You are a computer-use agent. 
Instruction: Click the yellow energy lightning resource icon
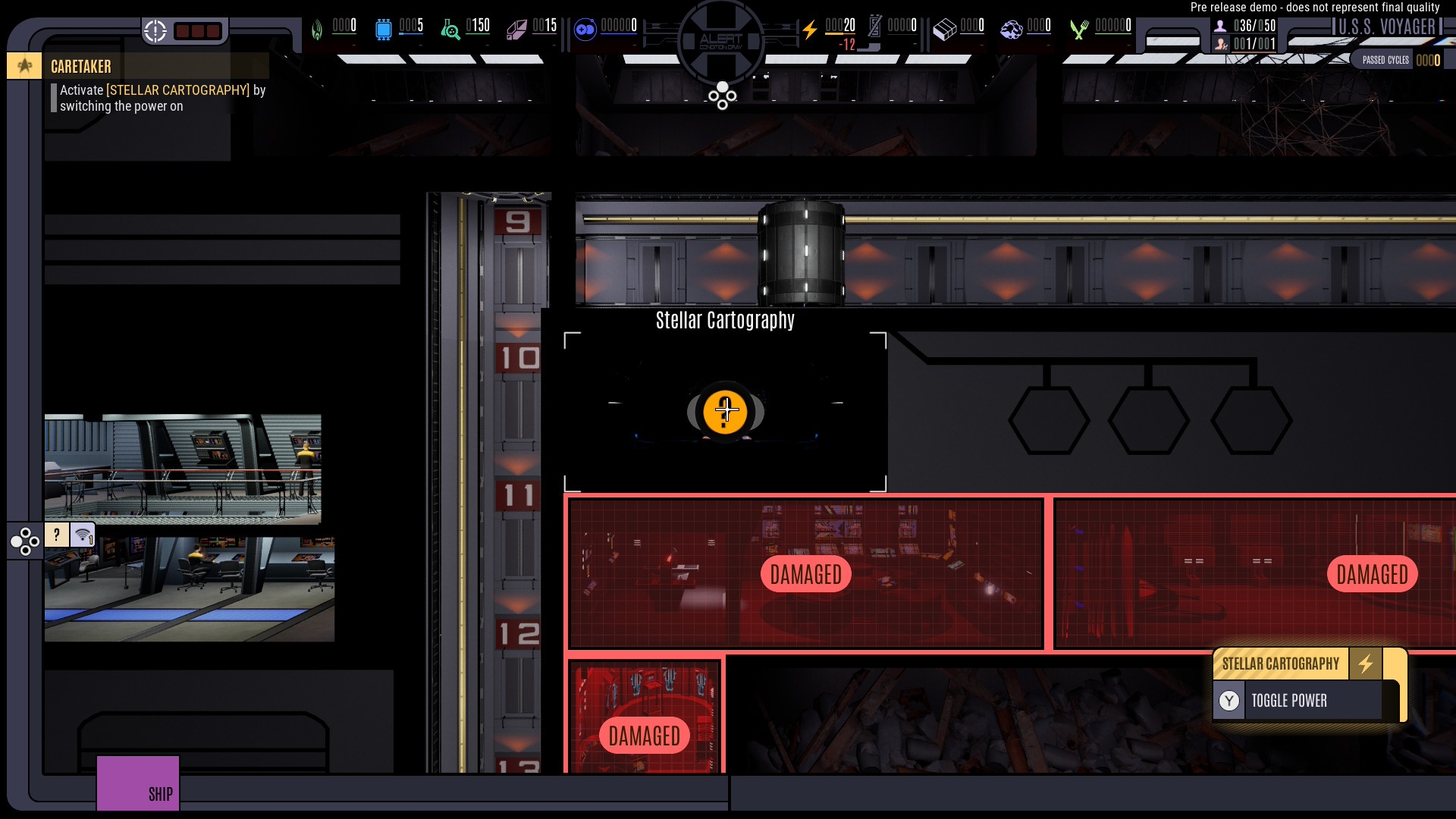[810, 30]
